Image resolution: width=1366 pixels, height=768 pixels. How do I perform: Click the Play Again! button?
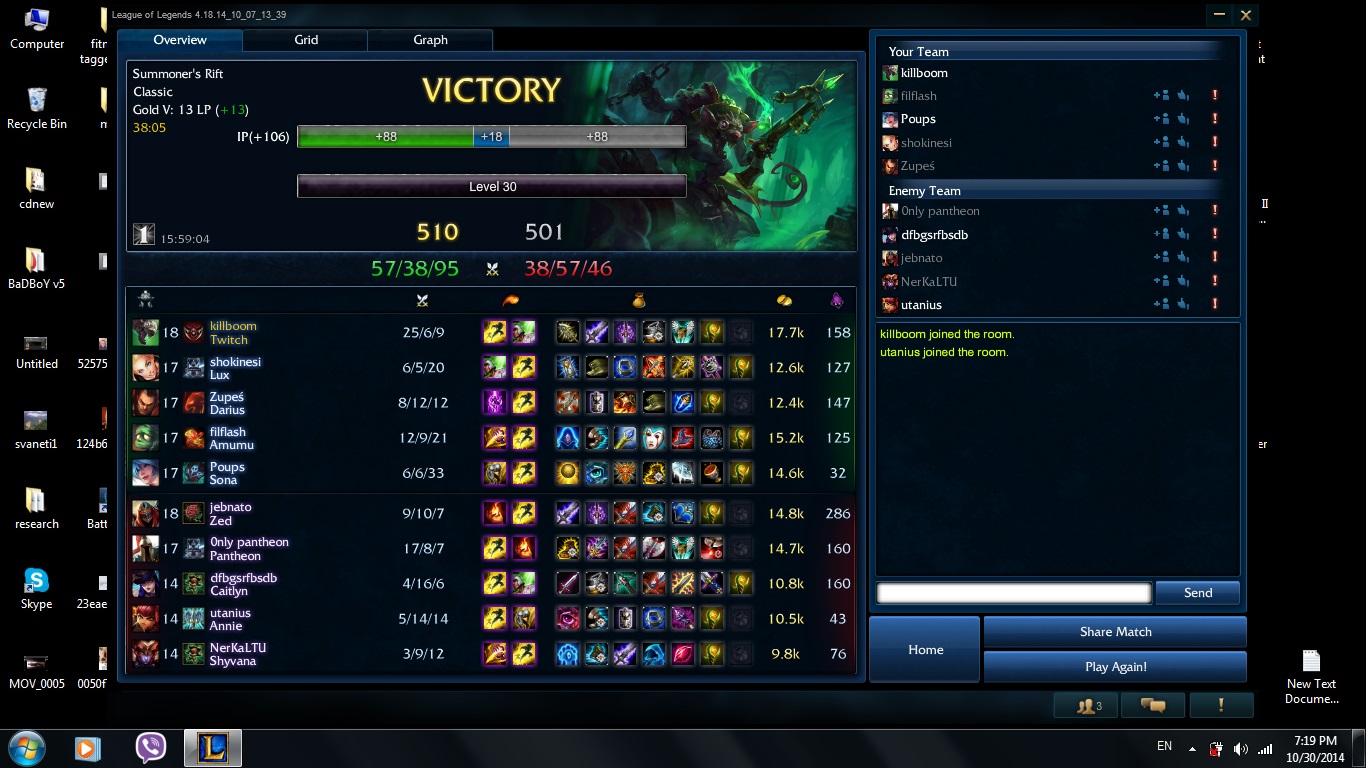(x=1115, y=667)
